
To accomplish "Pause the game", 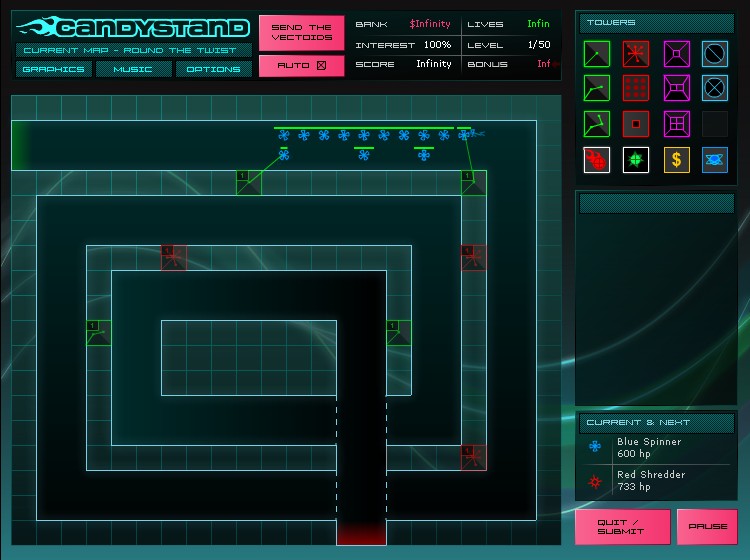I will pos(707,526).
